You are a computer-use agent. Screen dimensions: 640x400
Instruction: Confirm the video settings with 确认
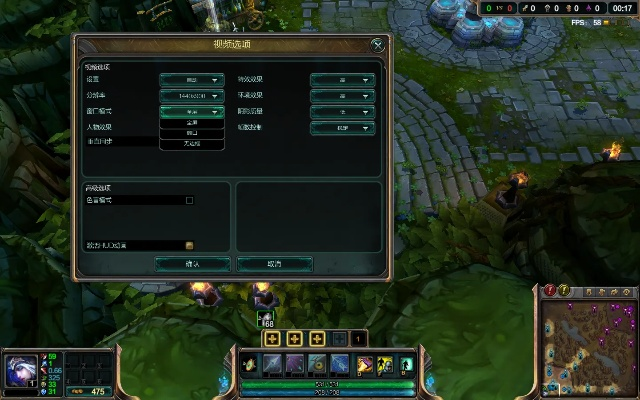click(193, 264)
